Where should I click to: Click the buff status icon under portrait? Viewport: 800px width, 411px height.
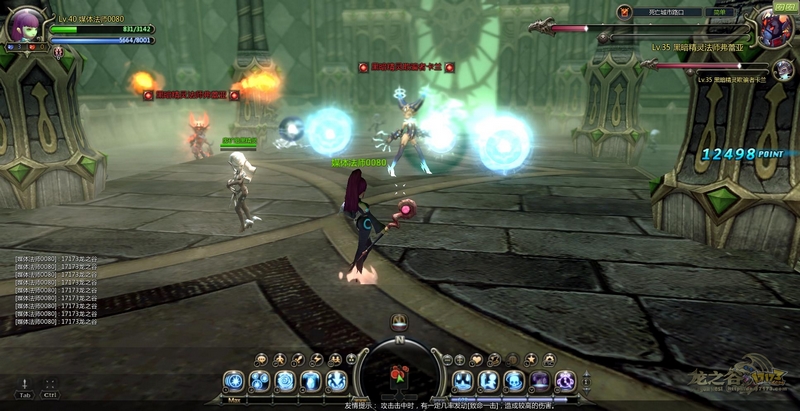[x=58, y=52]
